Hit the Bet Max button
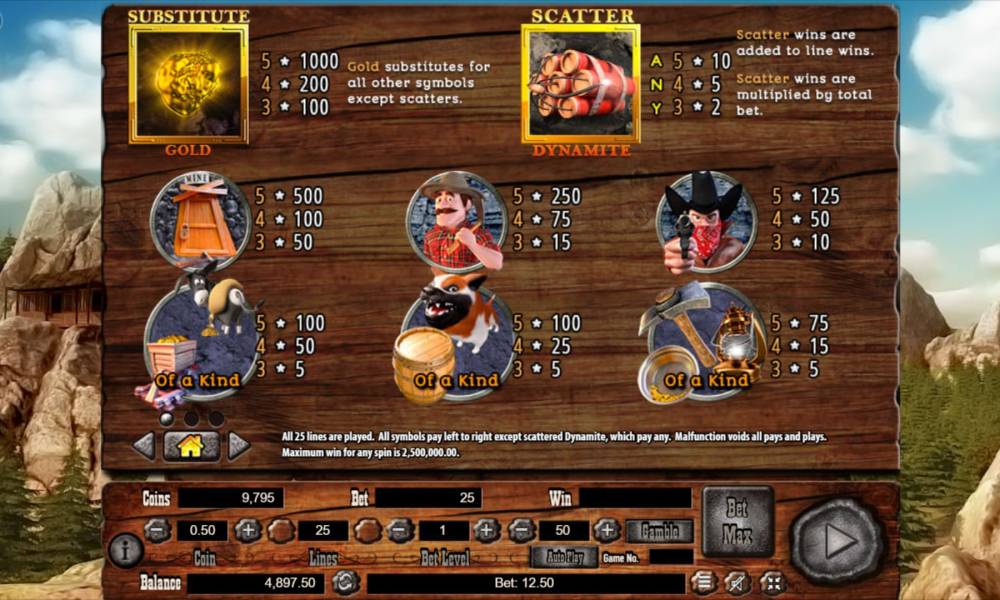Image resolution: width=1000 pixels, height=600 pixels. click(x=738, y=521)
